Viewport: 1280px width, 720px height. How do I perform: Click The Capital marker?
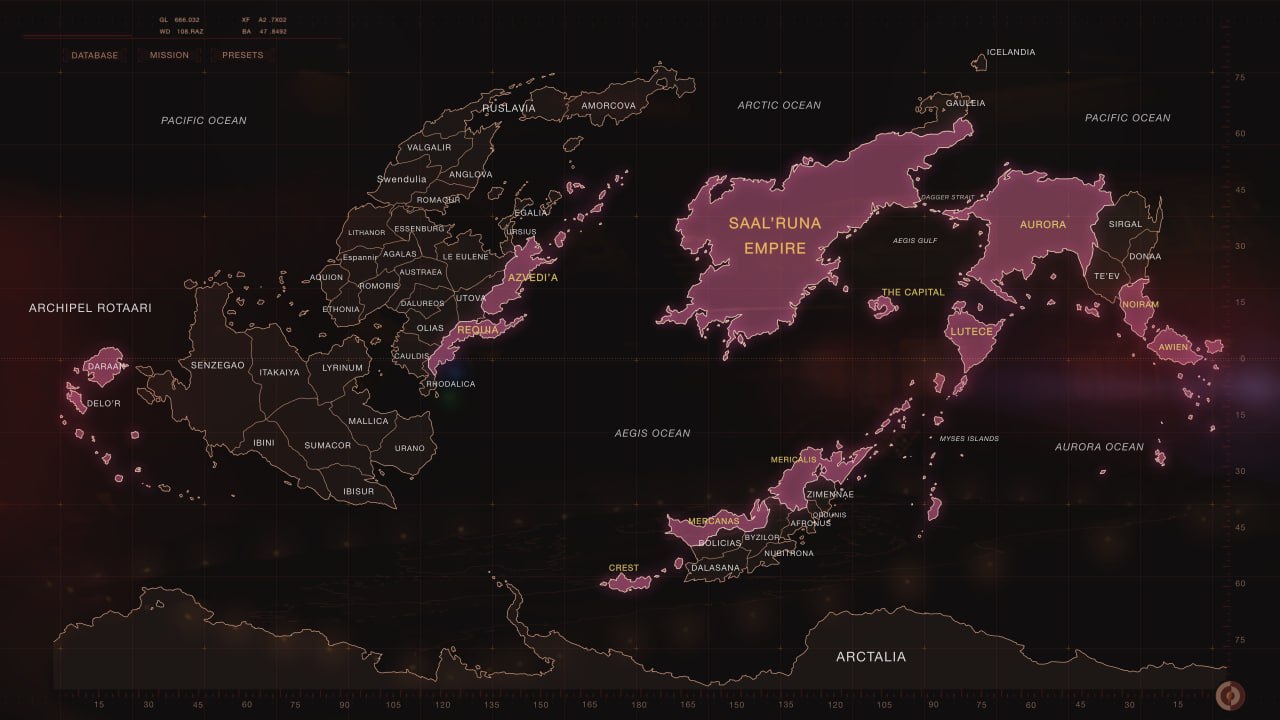[x=913, y=291]
